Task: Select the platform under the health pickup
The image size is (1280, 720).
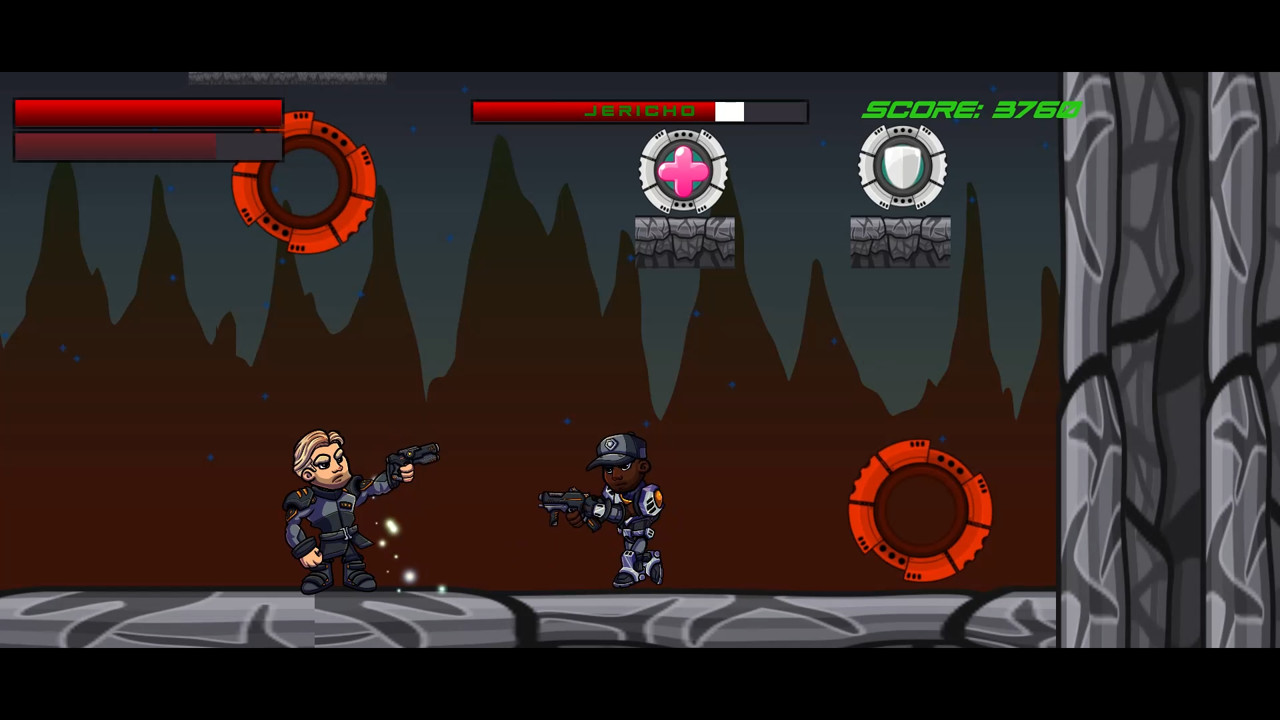Action: [683, 240]
